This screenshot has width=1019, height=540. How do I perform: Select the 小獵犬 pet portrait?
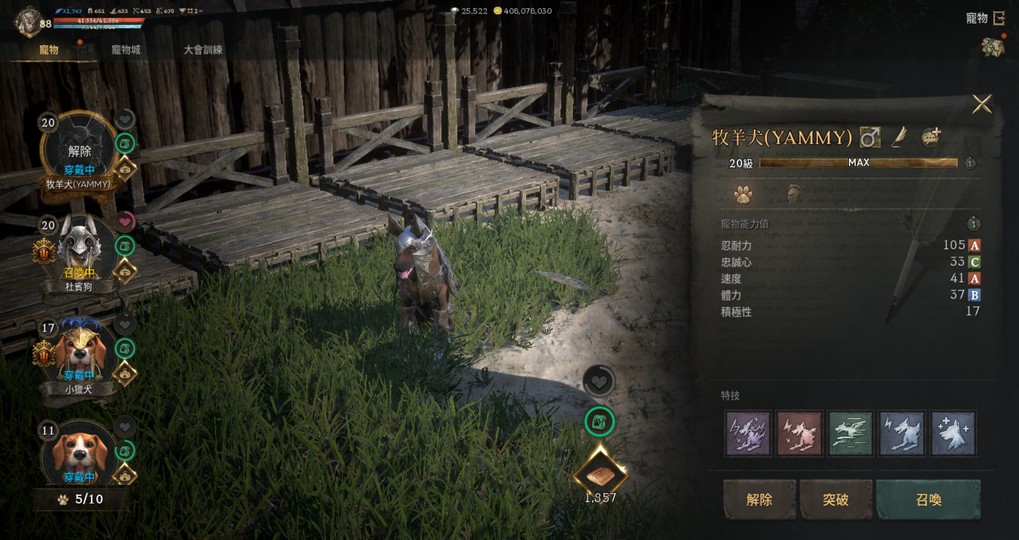pos(79,351)
